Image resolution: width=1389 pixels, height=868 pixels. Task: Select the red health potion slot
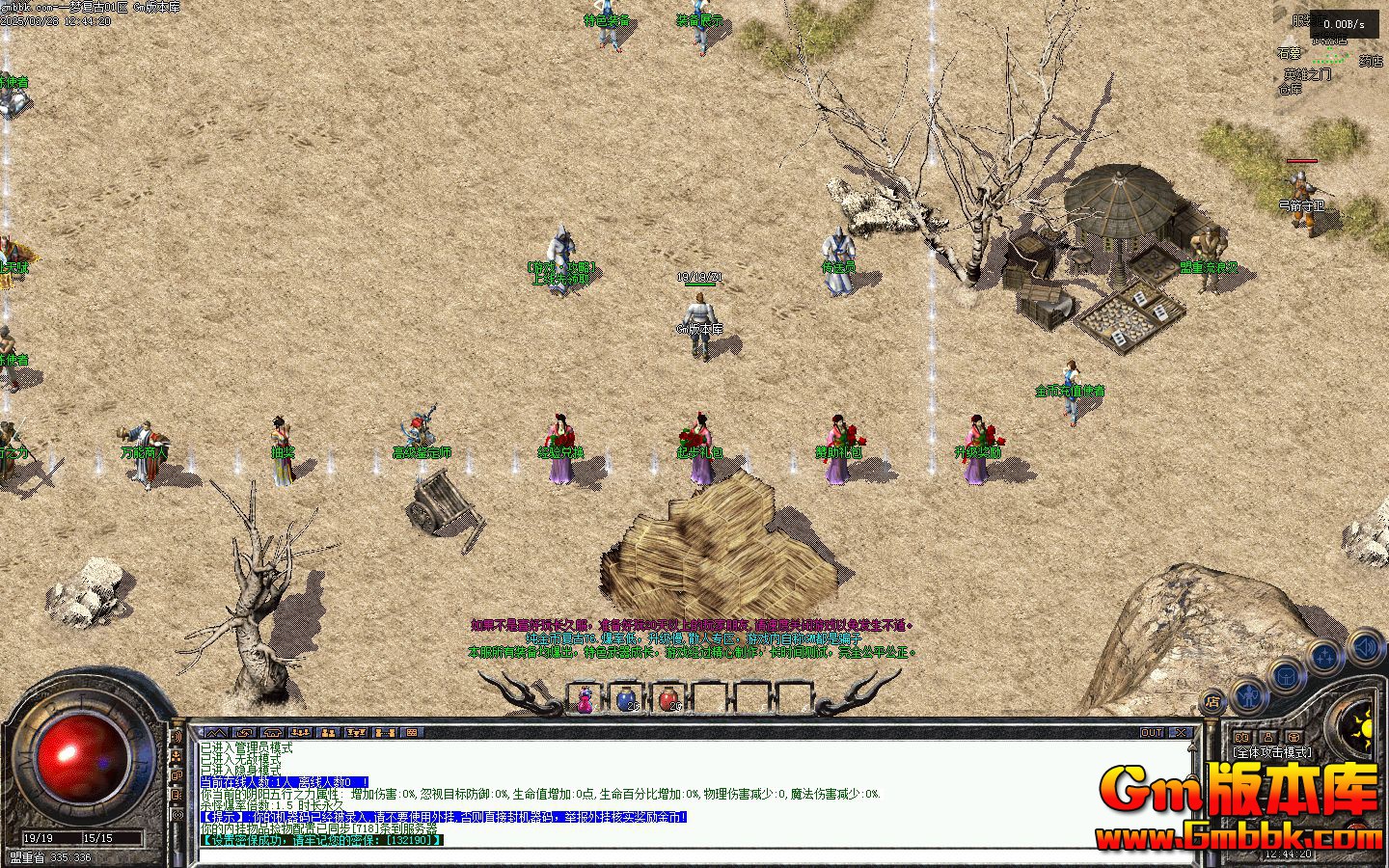[668, 699]
